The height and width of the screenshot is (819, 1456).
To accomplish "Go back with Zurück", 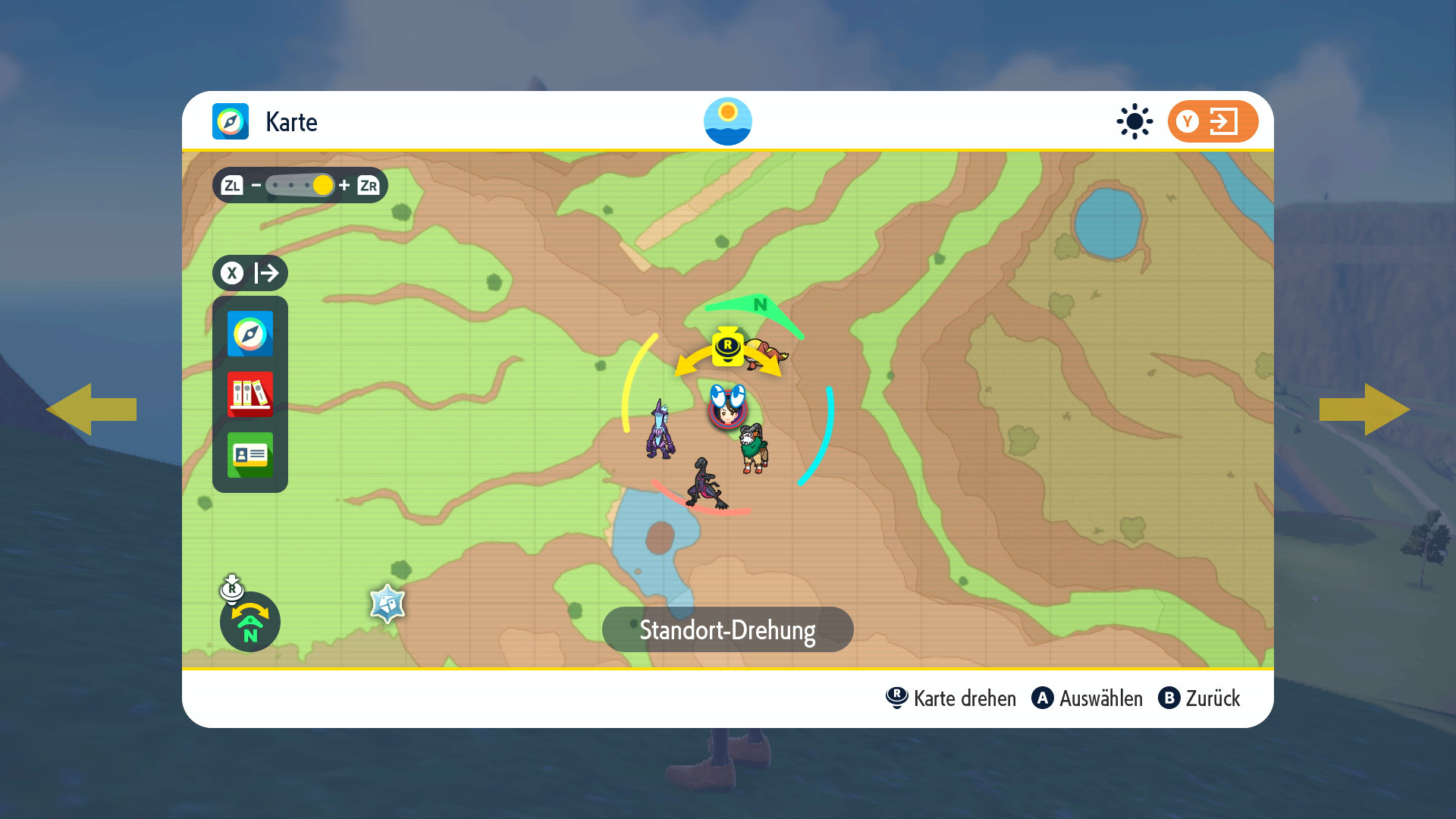I will 1200,698.
